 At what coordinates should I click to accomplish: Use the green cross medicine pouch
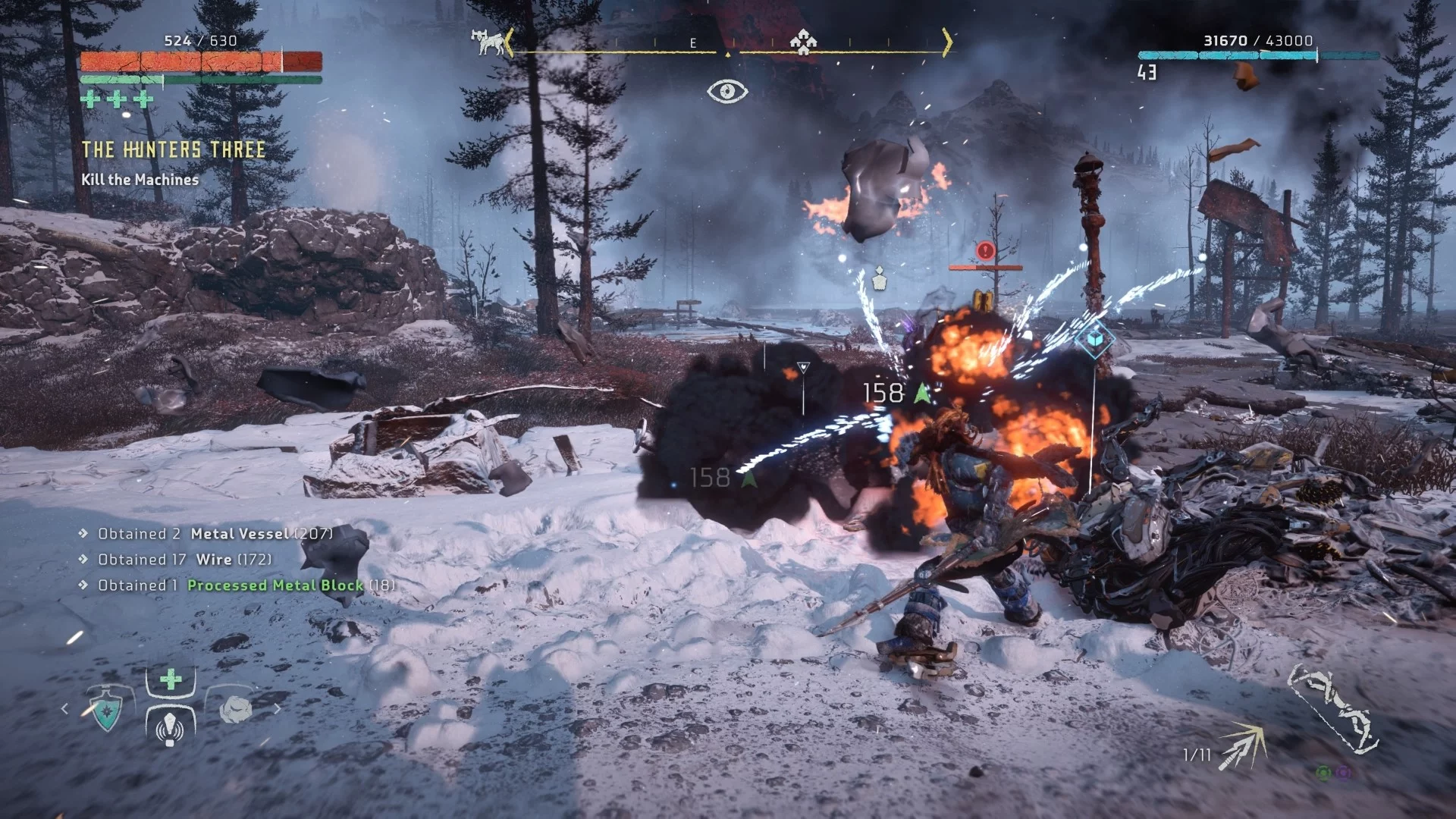171,679
